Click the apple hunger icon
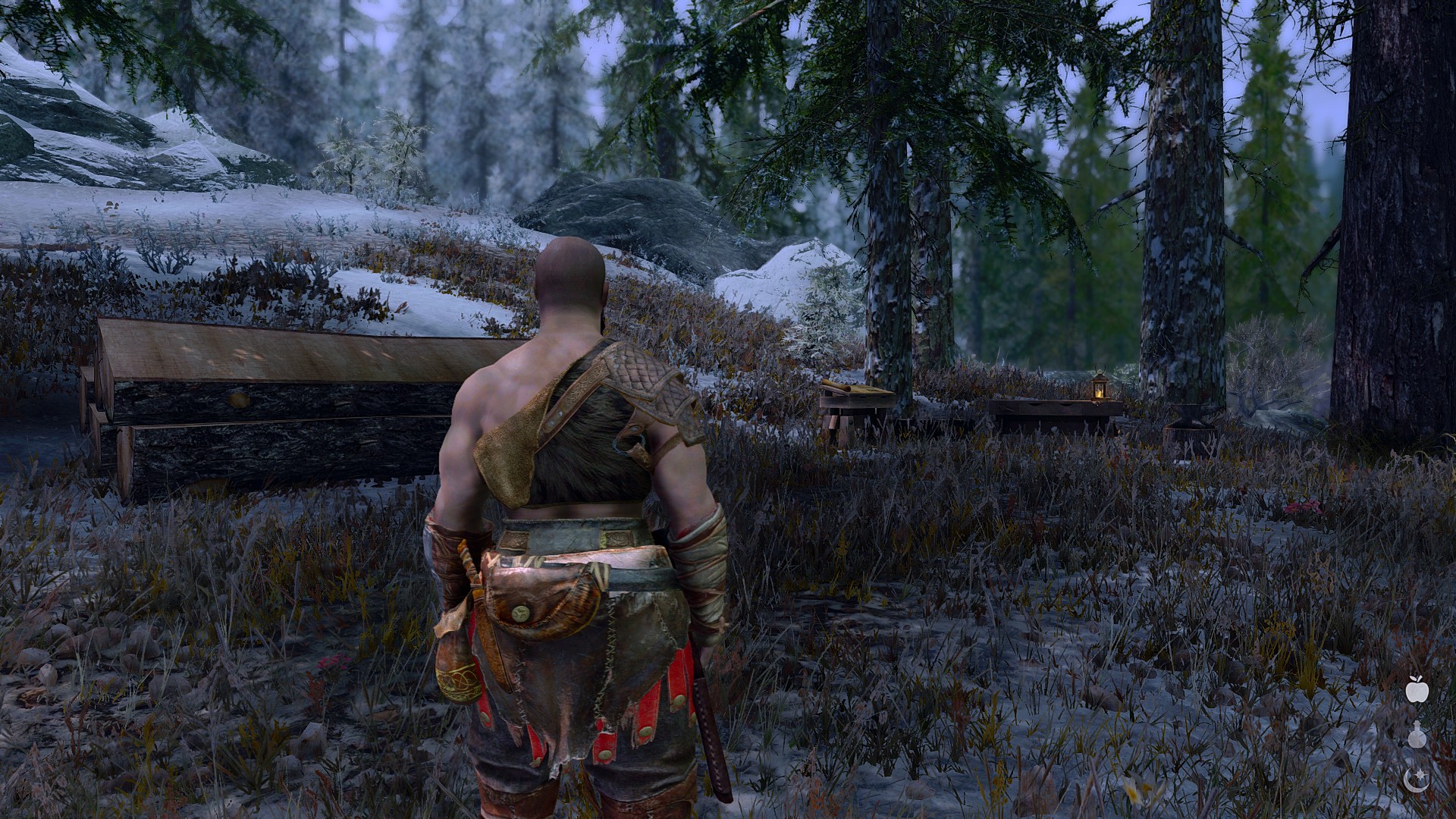 (x=1417, y=690)
